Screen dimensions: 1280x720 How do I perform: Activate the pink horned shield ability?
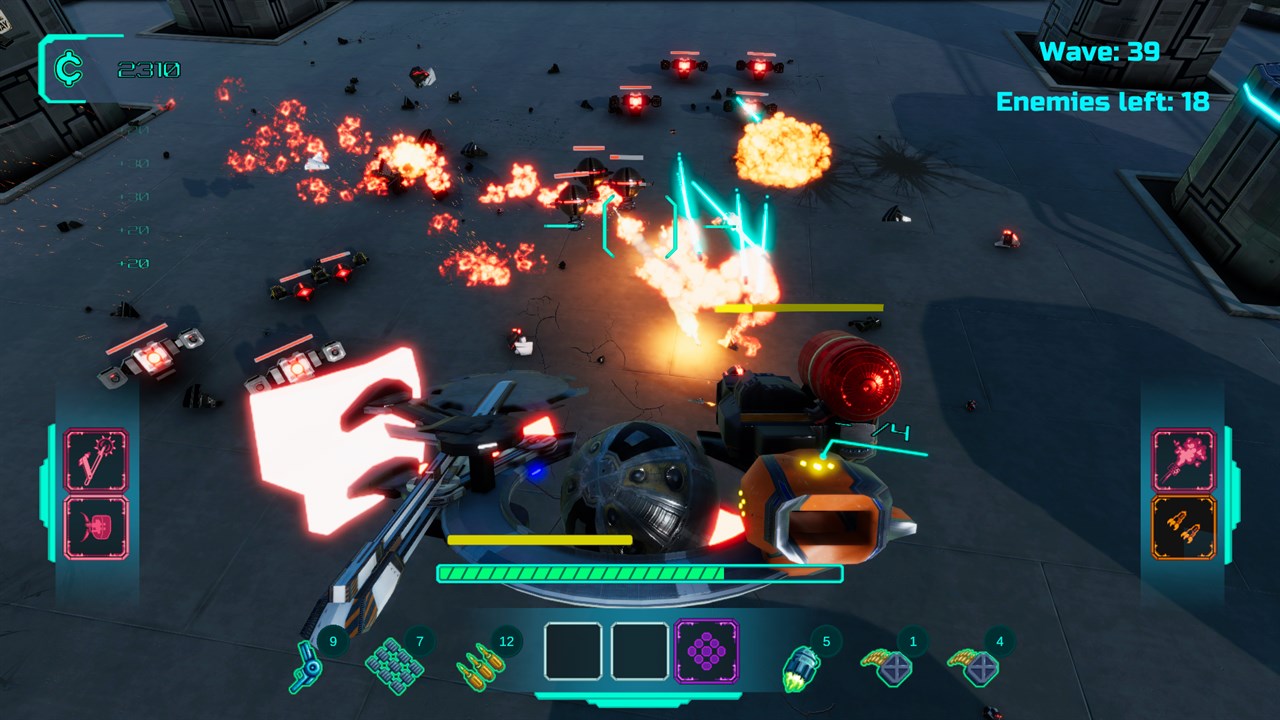[x=96, y=527]
